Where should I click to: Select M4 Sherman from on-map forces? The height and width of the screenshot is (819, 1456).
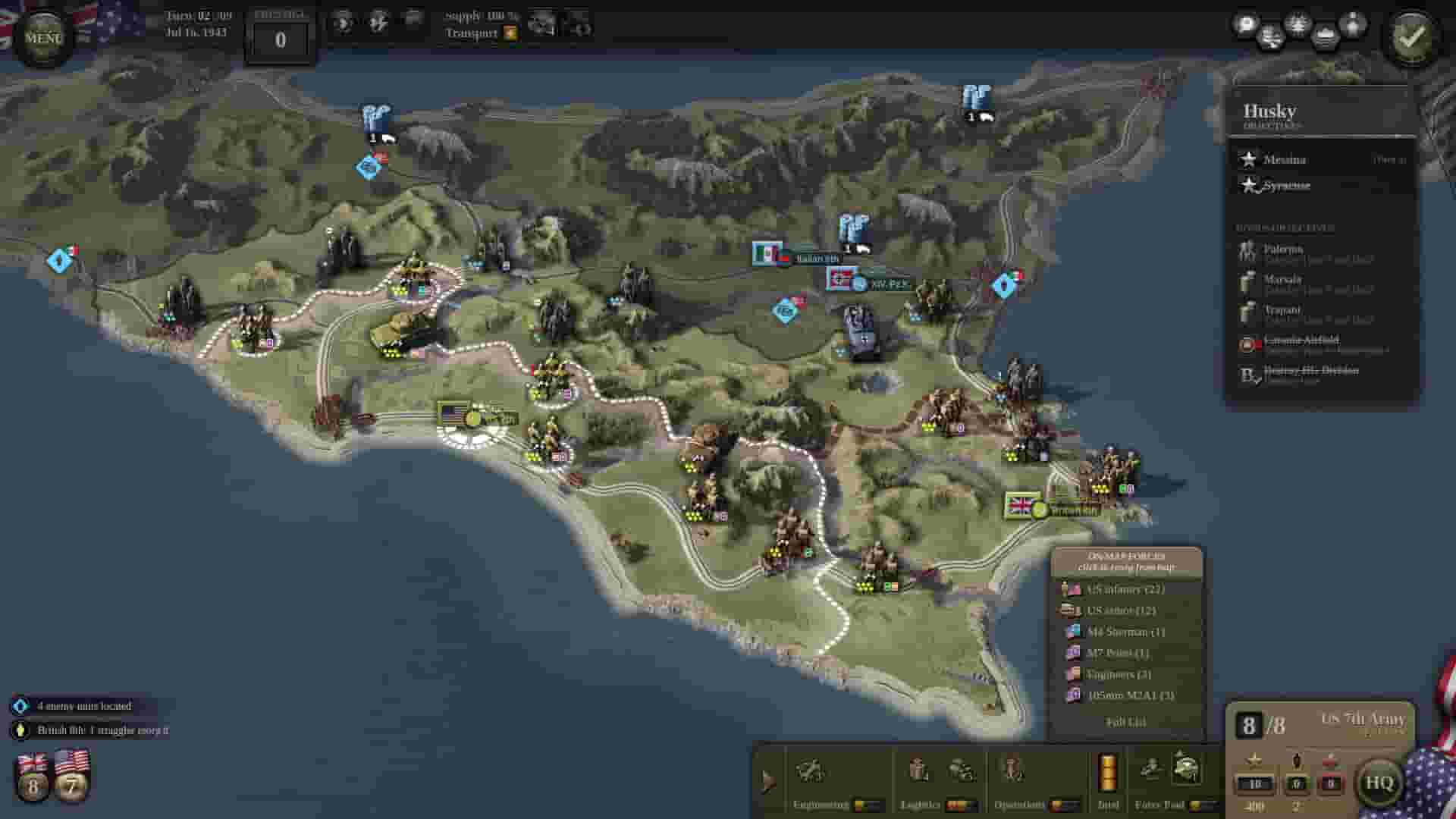point(1122,631)
